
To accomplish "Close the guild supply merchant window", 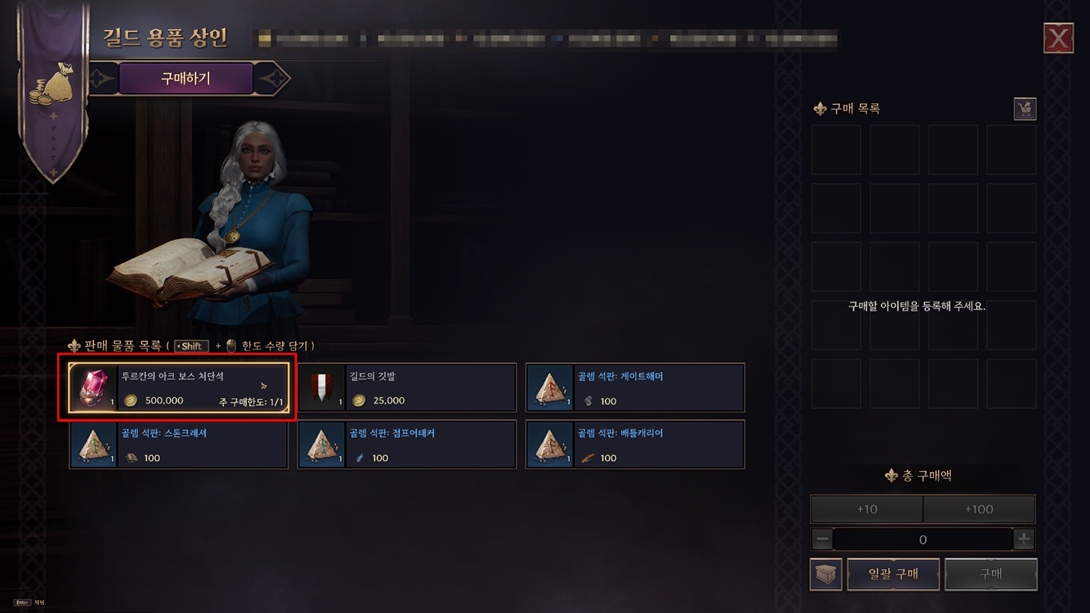I will coord(1058,38).
